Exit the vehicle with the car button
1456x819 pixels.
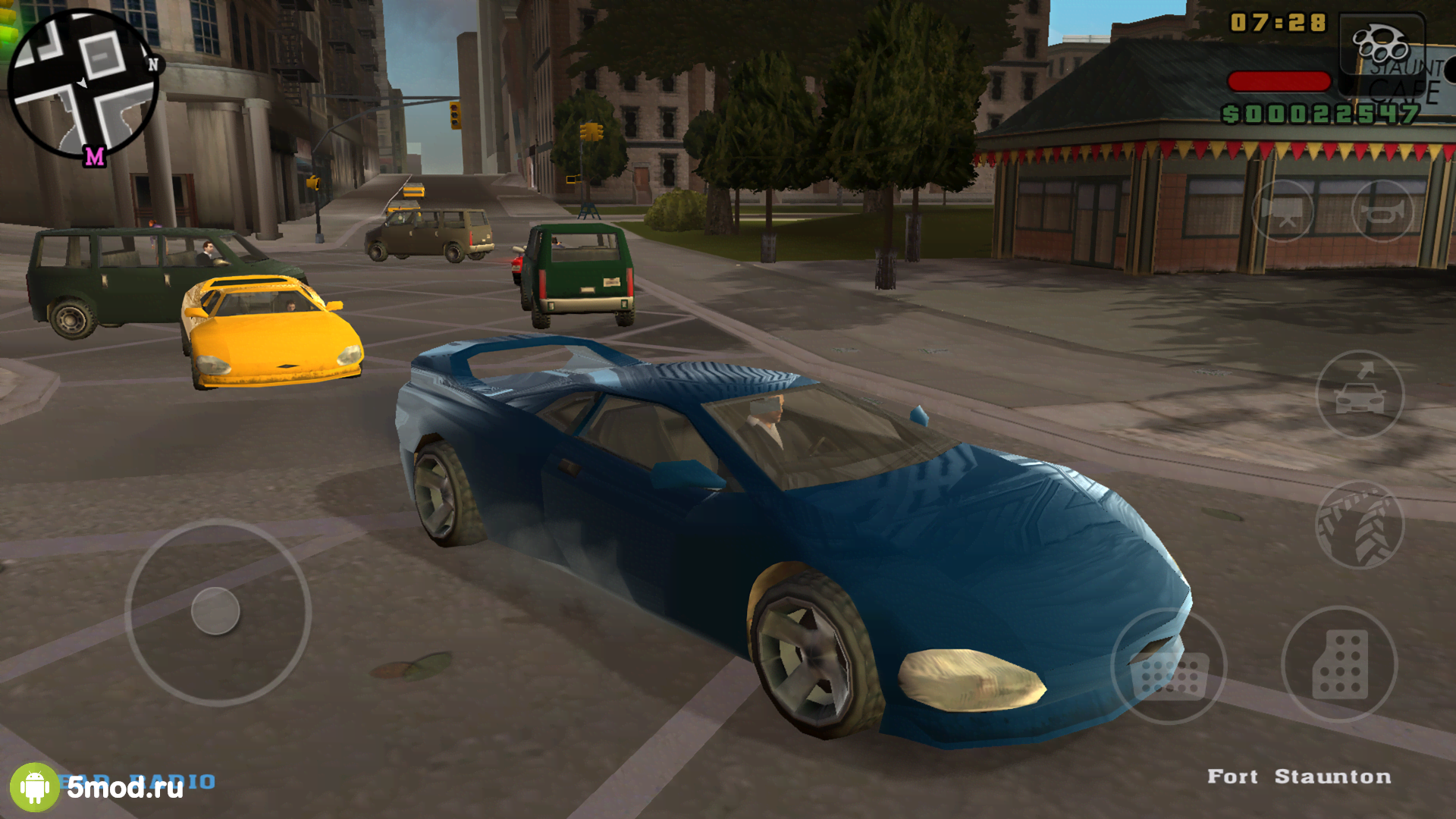[x=1360, y=394]
